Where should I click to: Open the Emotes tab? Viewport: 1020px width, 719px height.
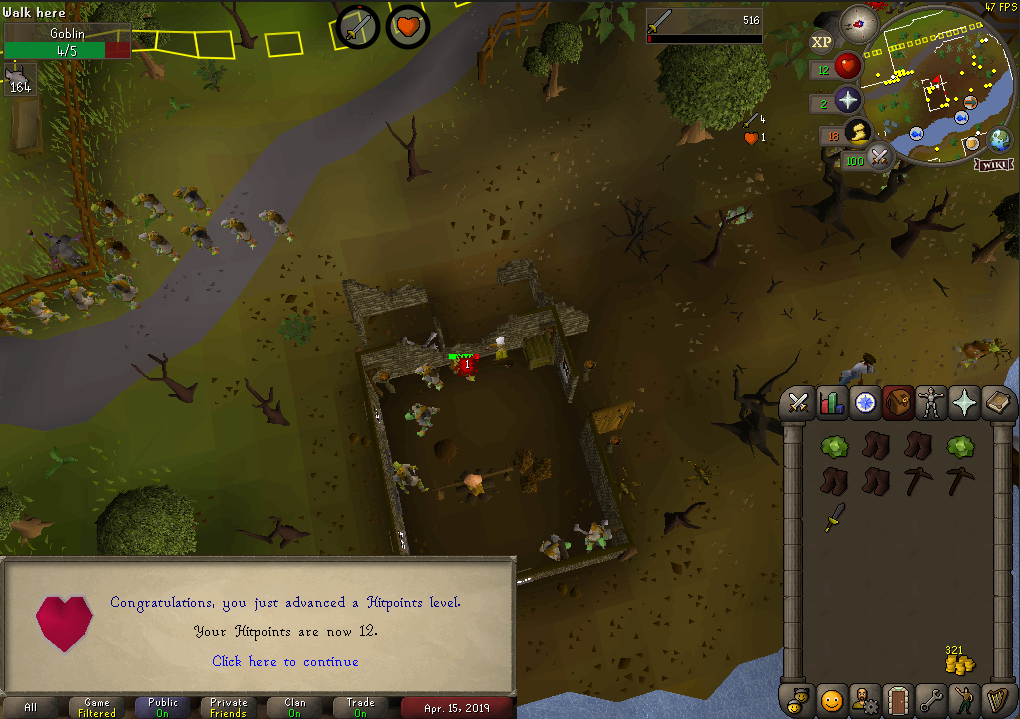tap(964, 699)
